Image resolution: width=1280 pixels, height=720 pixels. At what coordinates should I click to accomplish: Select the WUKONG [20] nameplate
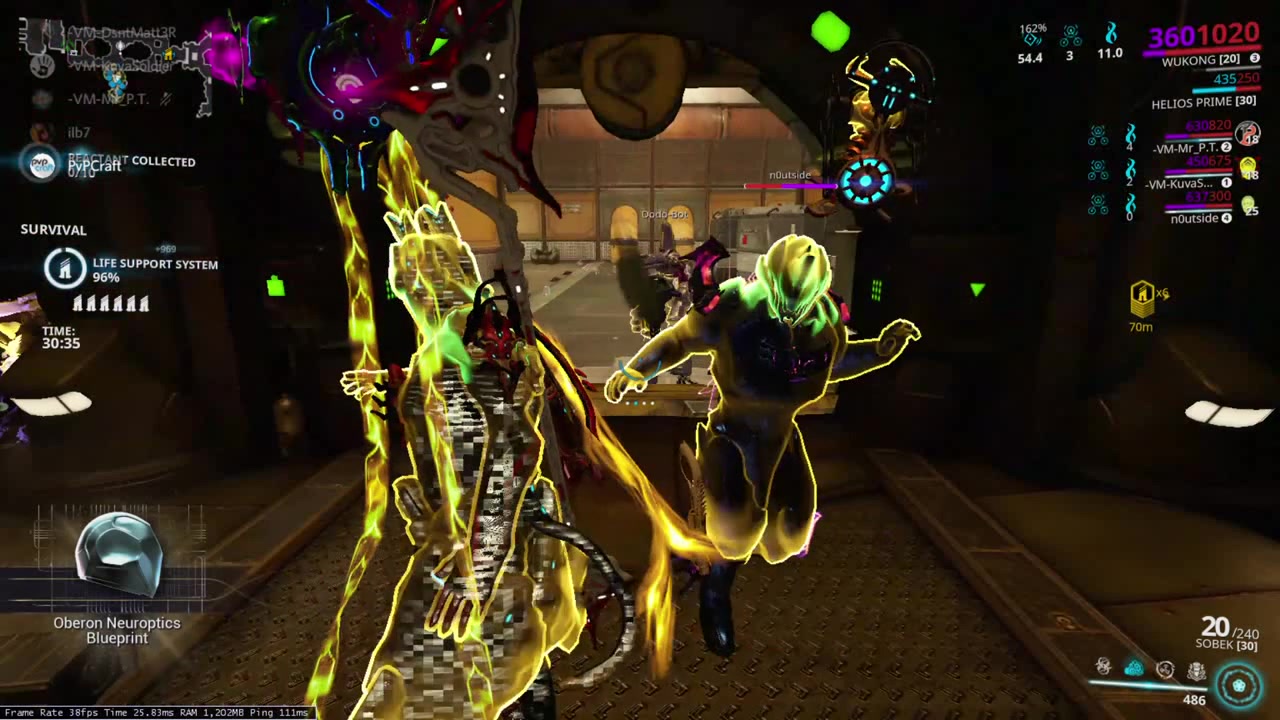click(1203, 60)
